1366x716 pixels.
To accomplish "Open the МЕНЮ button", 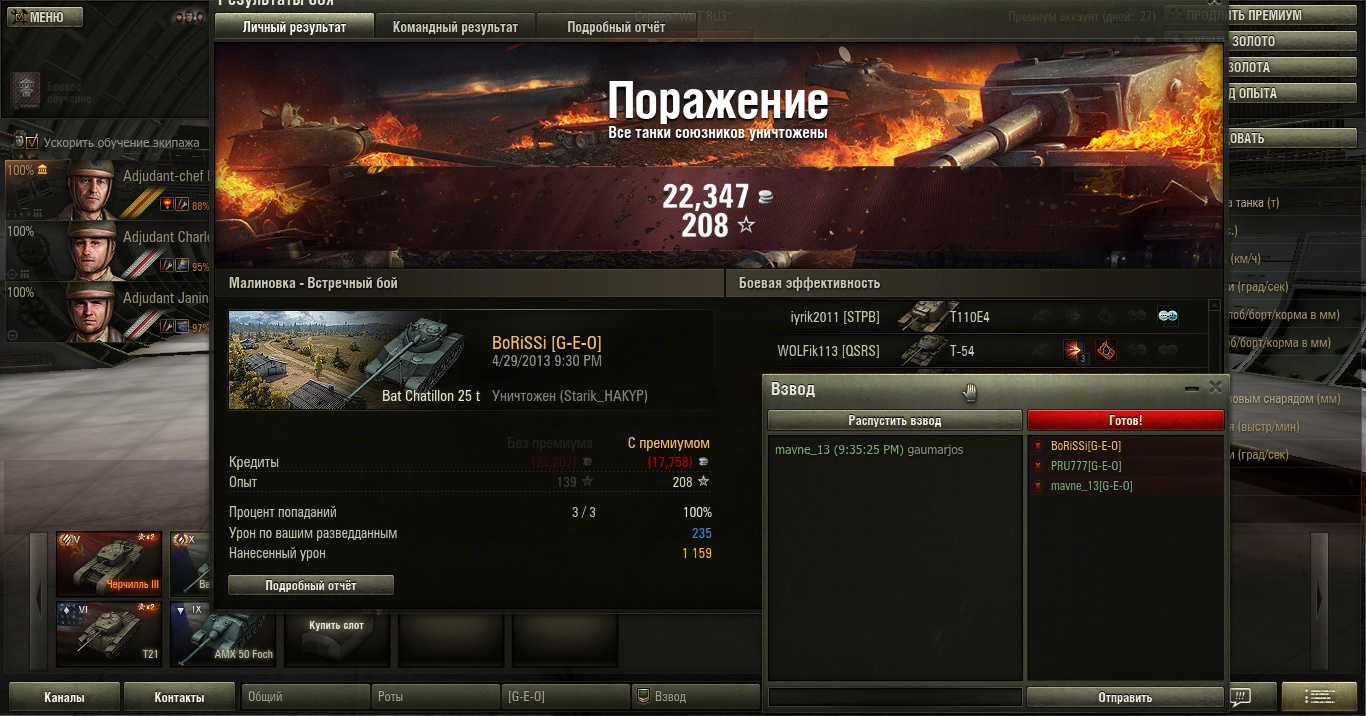I will (40, 17).
